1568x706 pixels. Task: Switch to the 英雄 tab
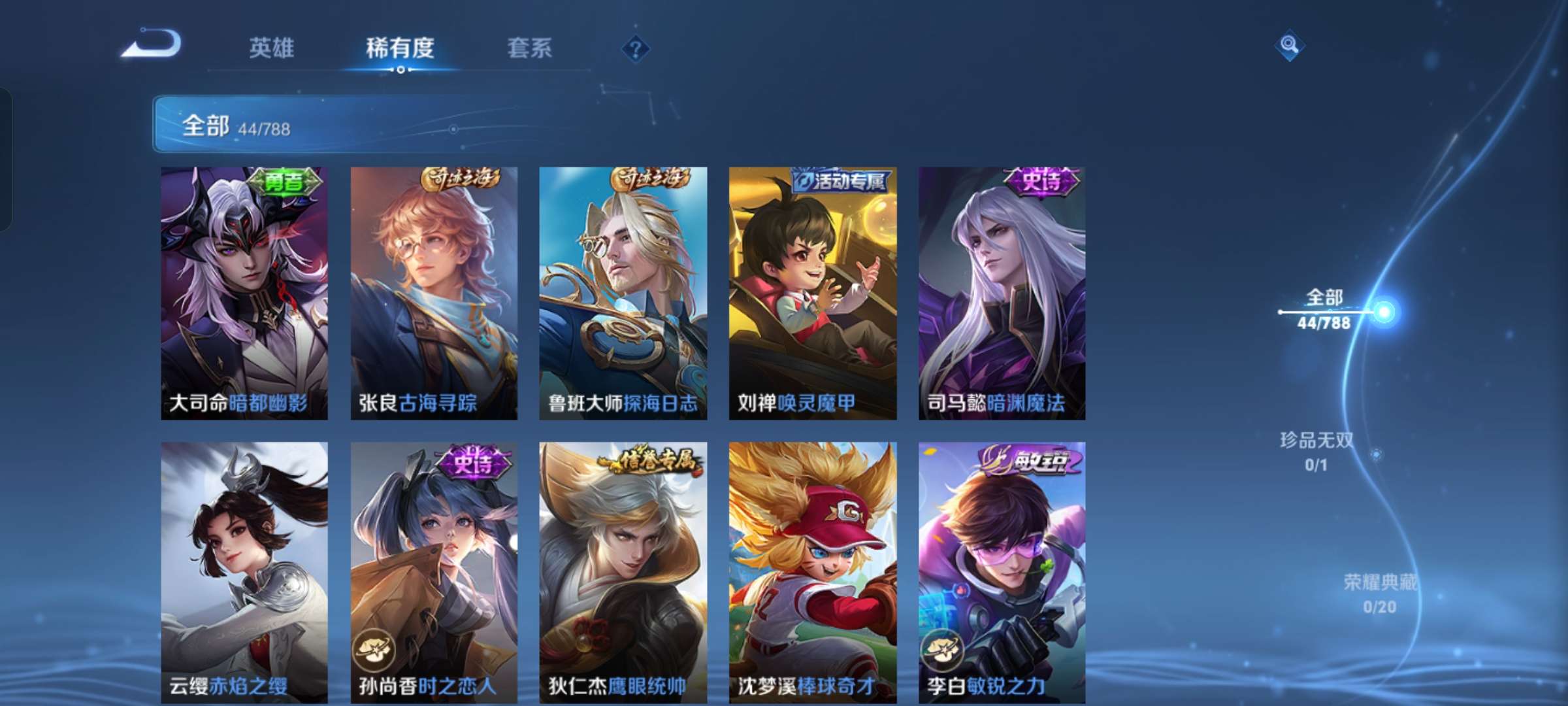coord(271,48)
